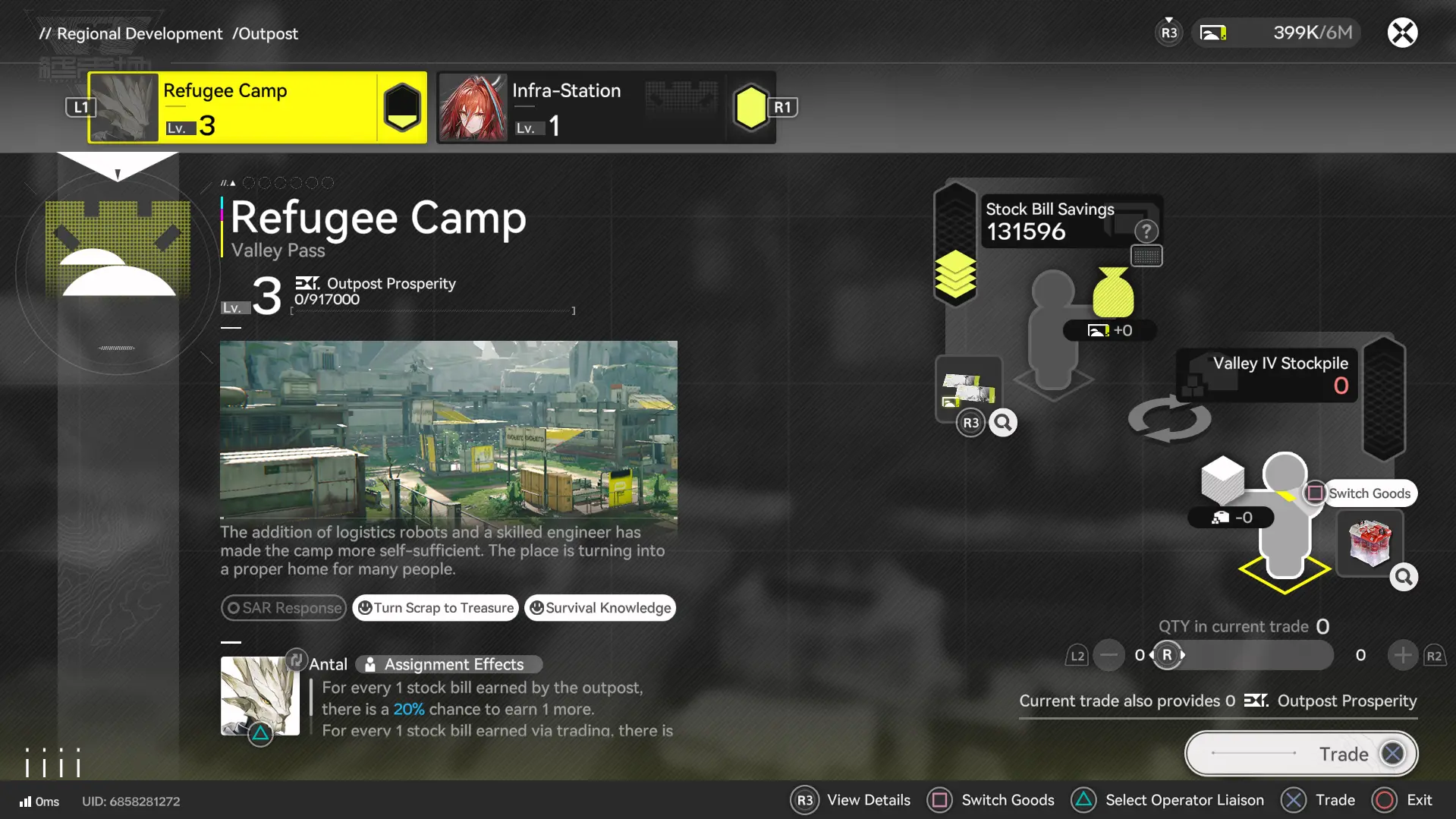Decrease trade quantity with minus button

click(1109, 655)
